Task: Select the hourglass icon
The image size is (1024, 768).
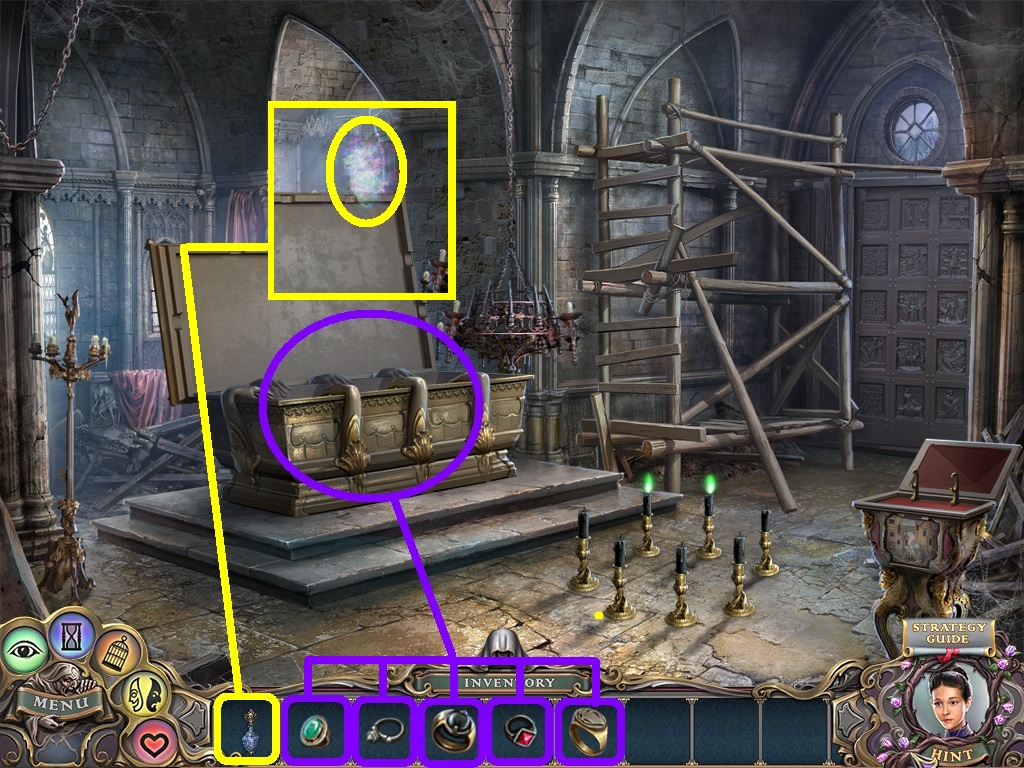Action: pyautogui.click(x=73, y=633)
